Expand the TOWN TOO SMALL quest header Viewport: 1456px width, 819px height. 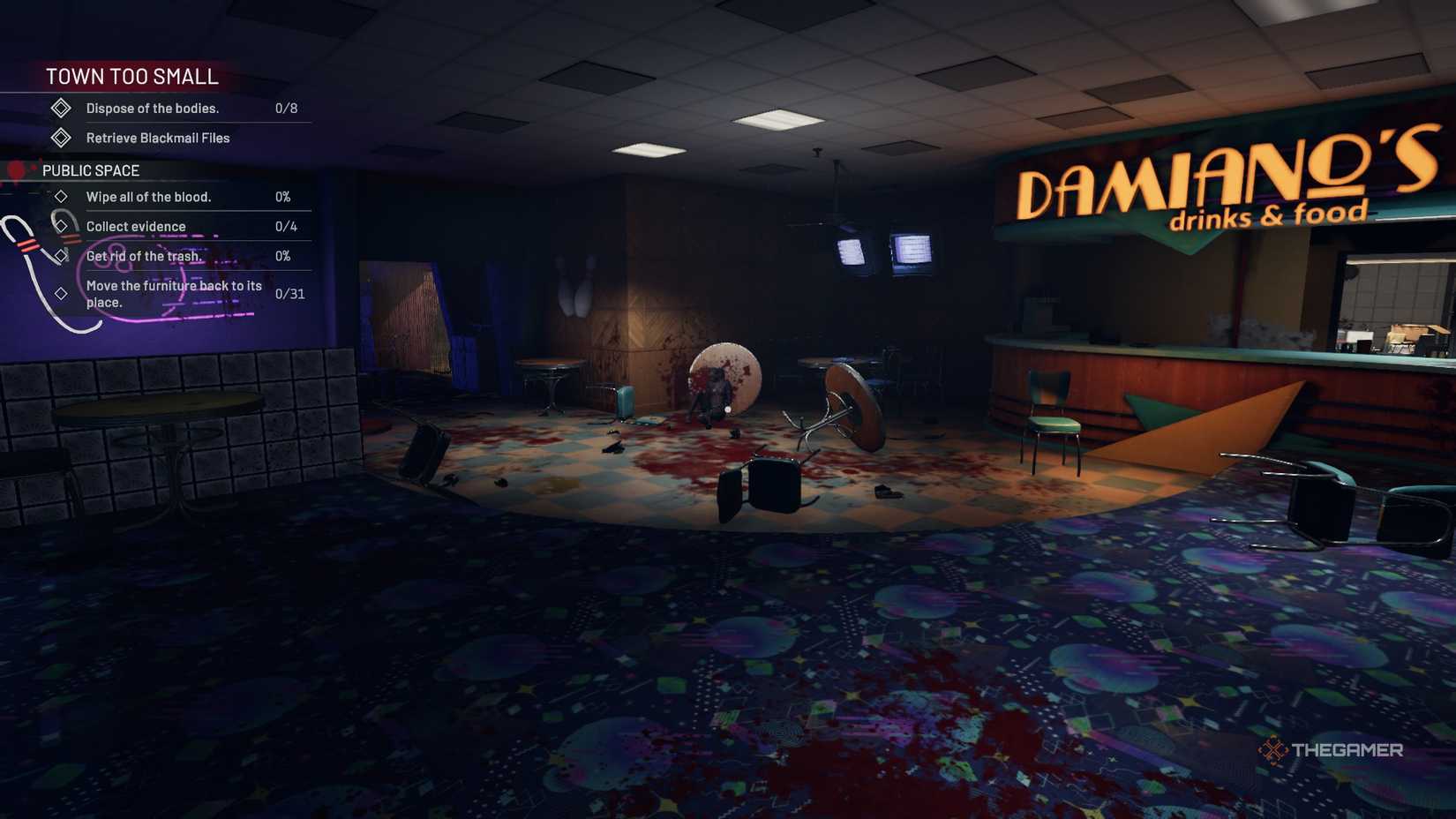[x=132, y=77]
